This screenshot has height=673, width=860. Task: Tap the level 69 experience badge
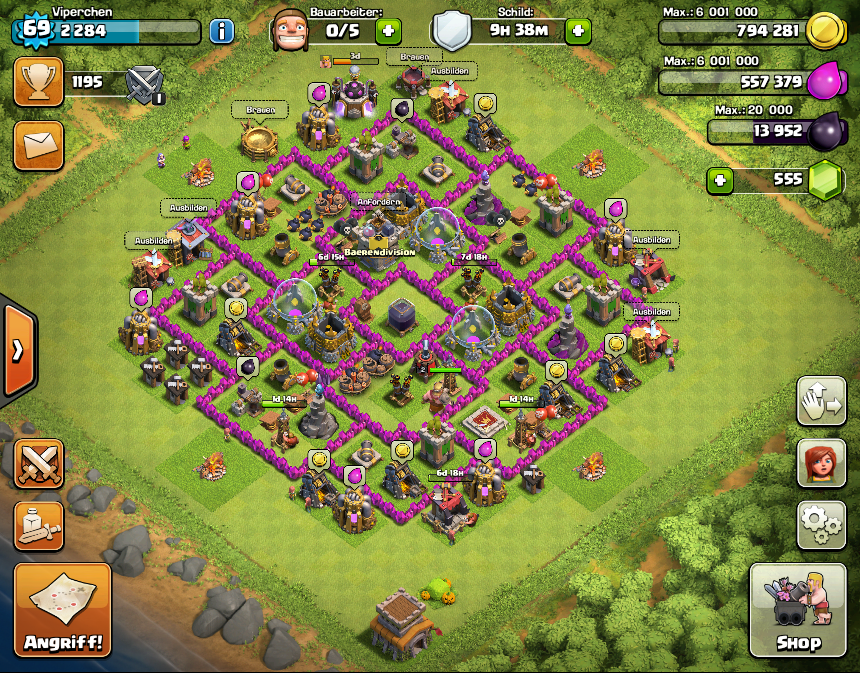coord(36,28)
